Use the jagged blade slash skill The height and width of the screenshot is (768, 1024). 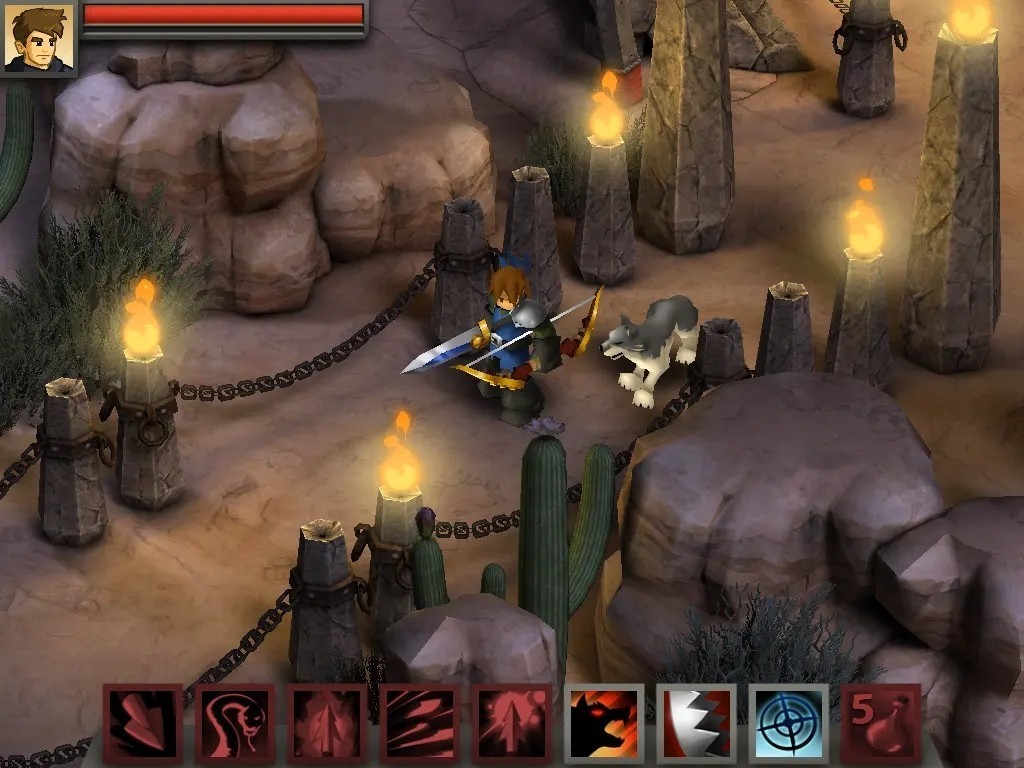pos(696,723)
